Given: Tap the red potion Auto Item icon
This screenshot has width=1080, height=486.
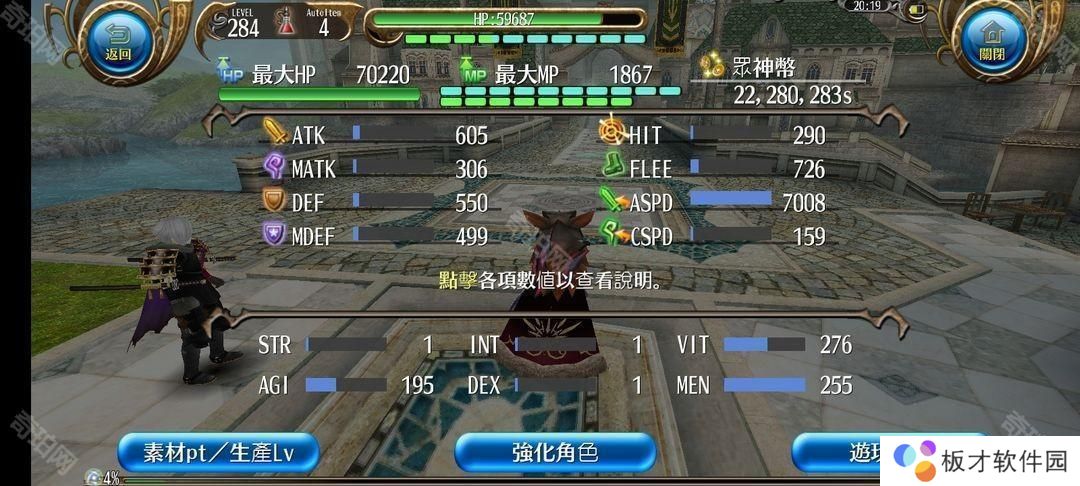Looking at the screenshot, I should pos(287,26).
